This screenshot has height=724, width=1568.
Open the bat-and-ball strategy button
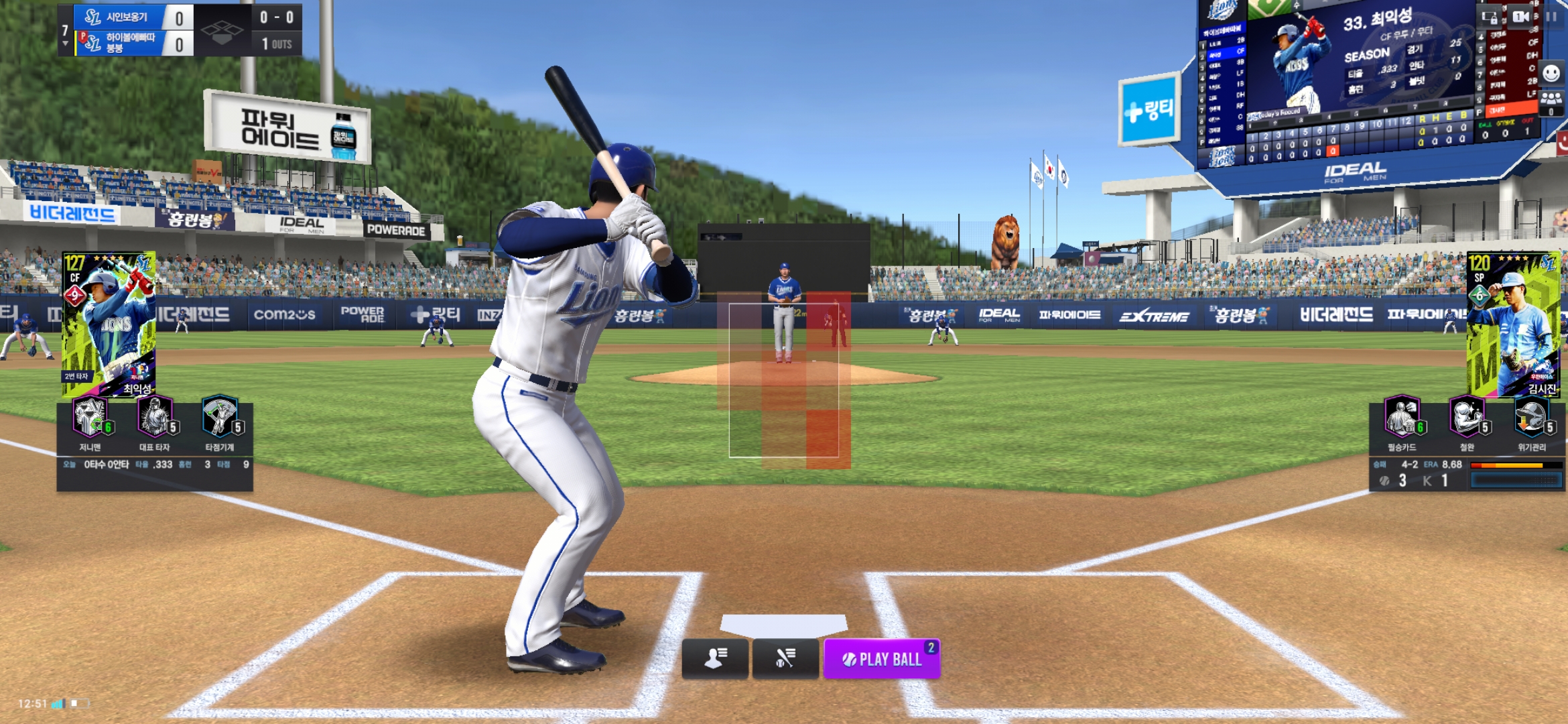[x=785, y=658]
